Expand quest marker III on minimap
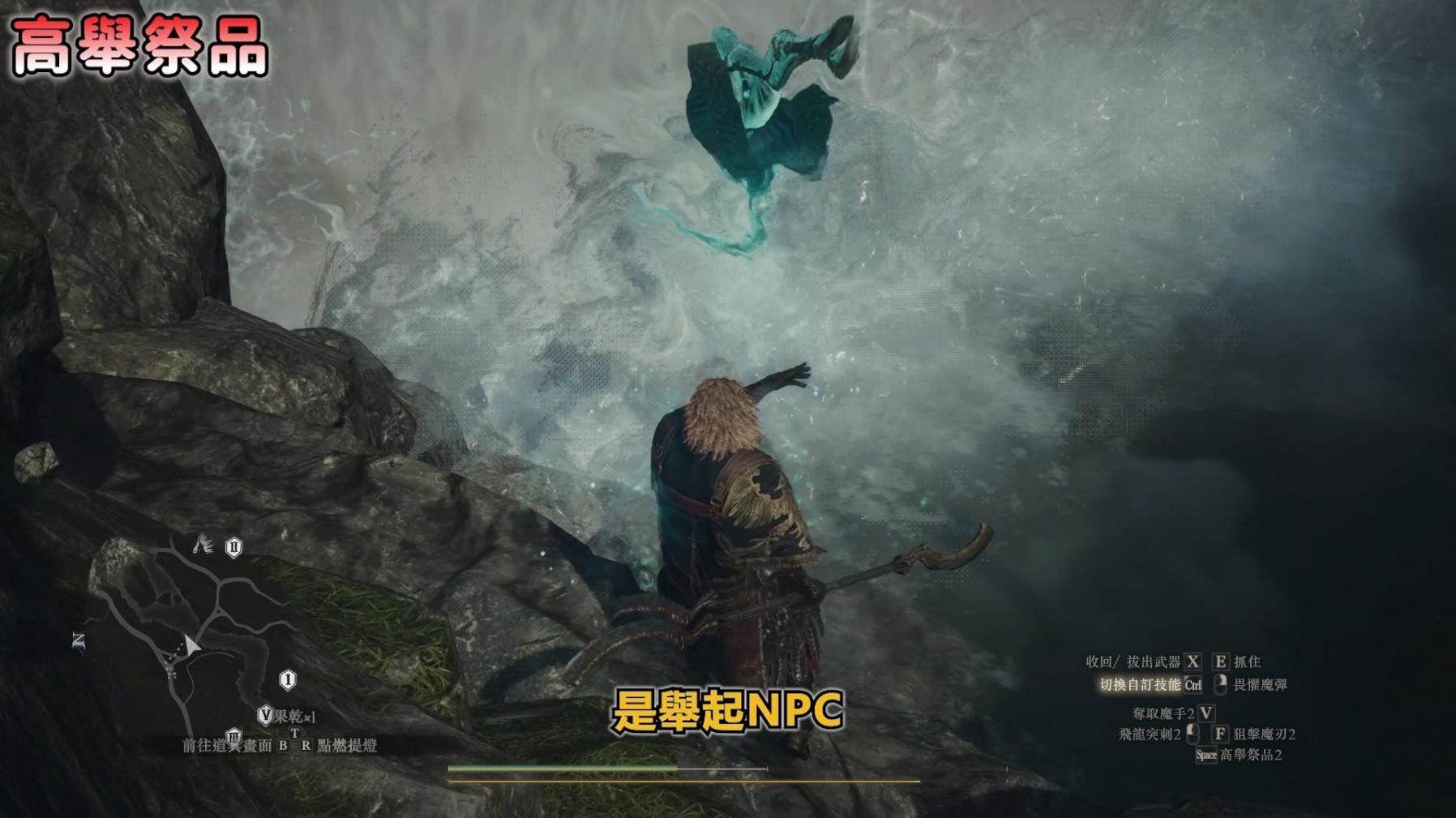 click(x=233, y=738)
